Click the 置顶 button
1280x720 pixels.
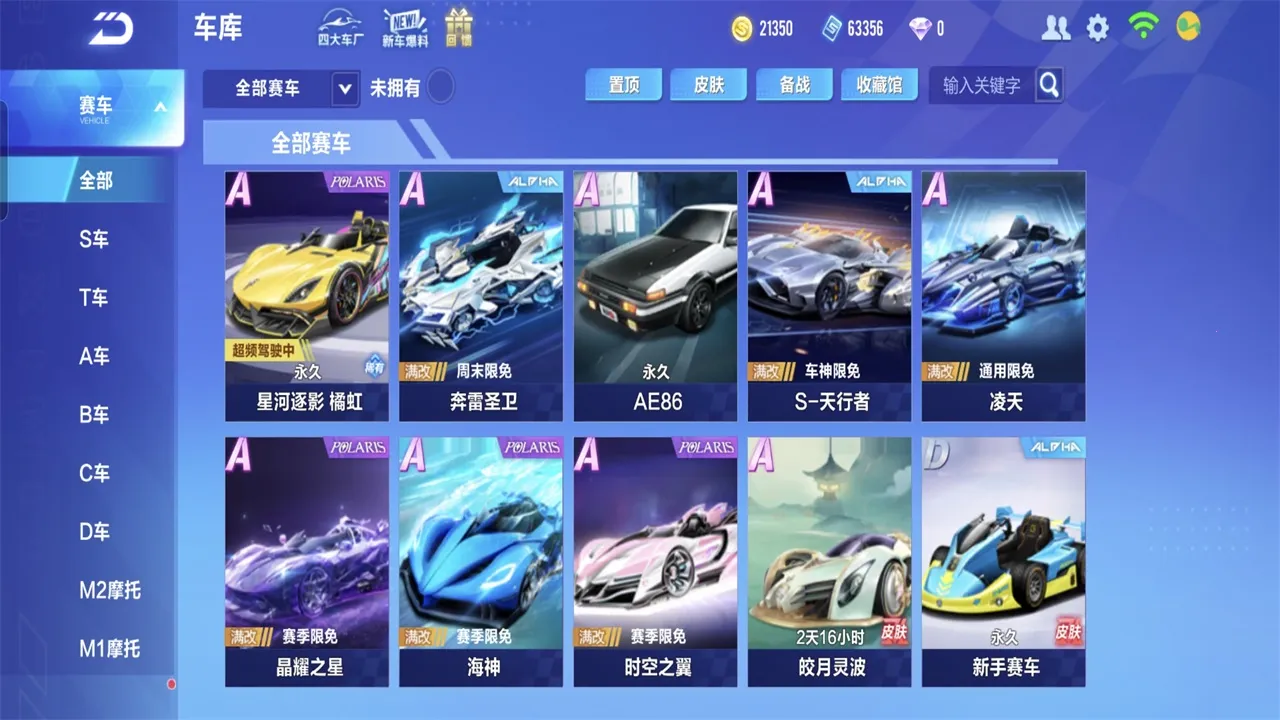(624, 85)
